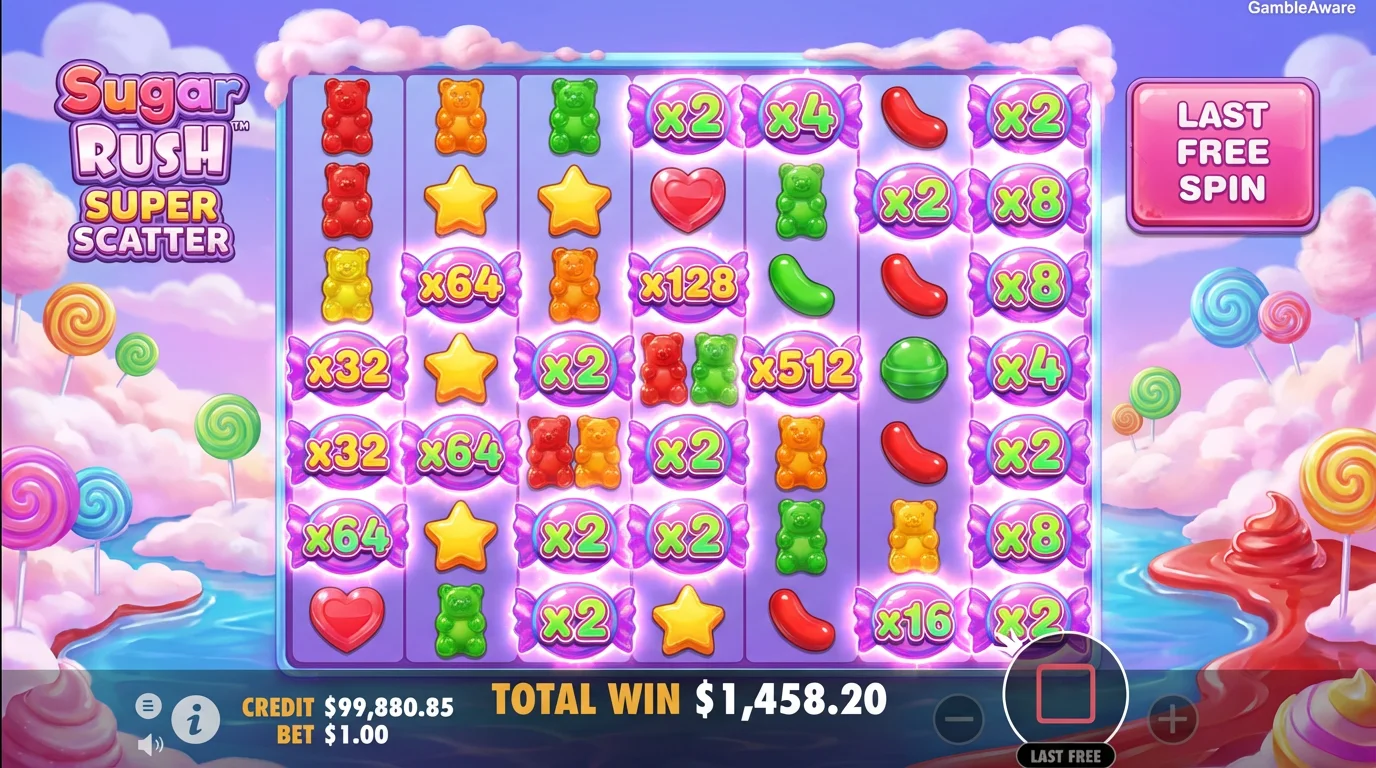Select the red heart symbol near the top

[x=686, y=200]
